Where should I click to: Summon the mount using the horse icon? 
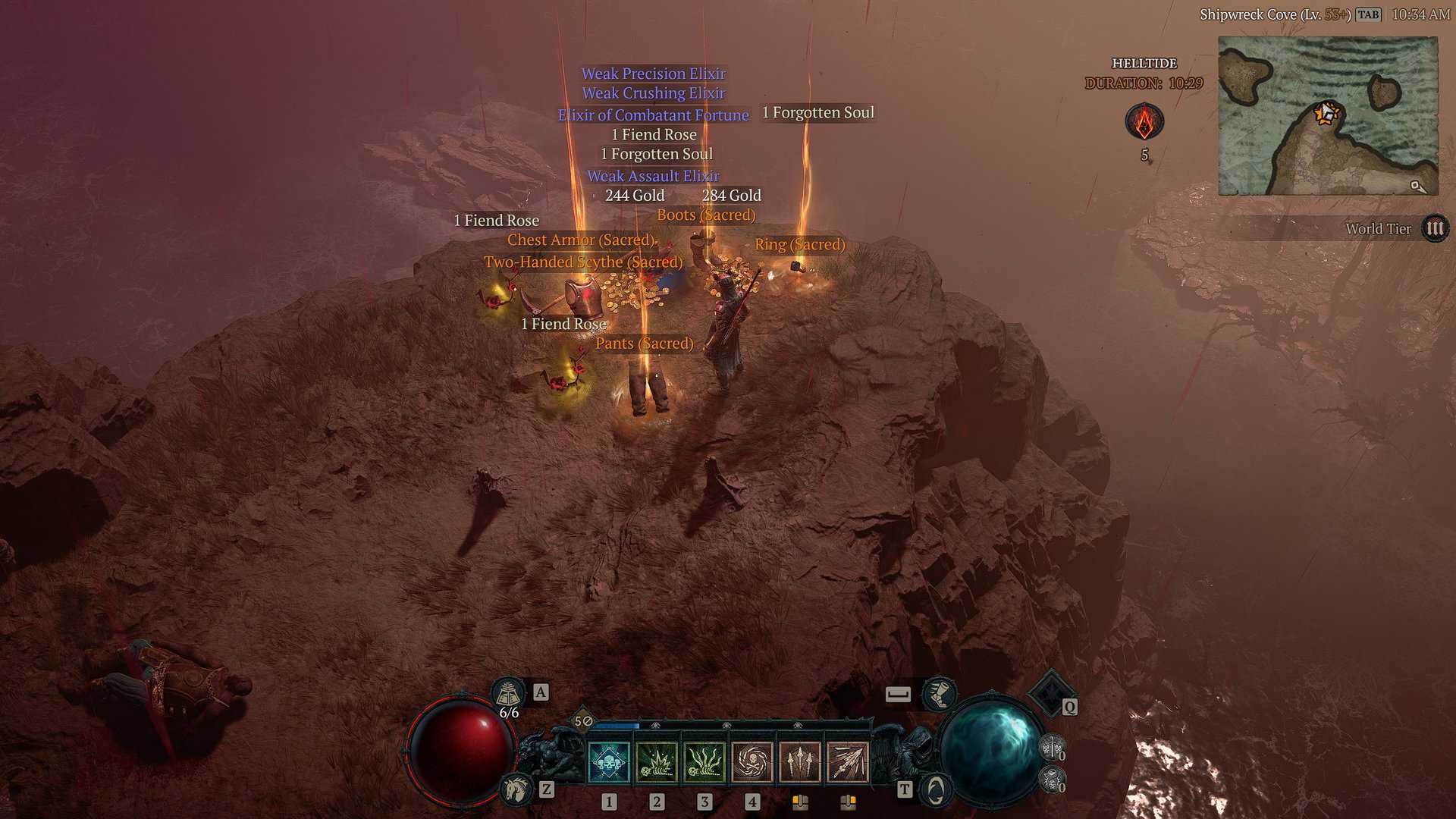pos(516,790)
